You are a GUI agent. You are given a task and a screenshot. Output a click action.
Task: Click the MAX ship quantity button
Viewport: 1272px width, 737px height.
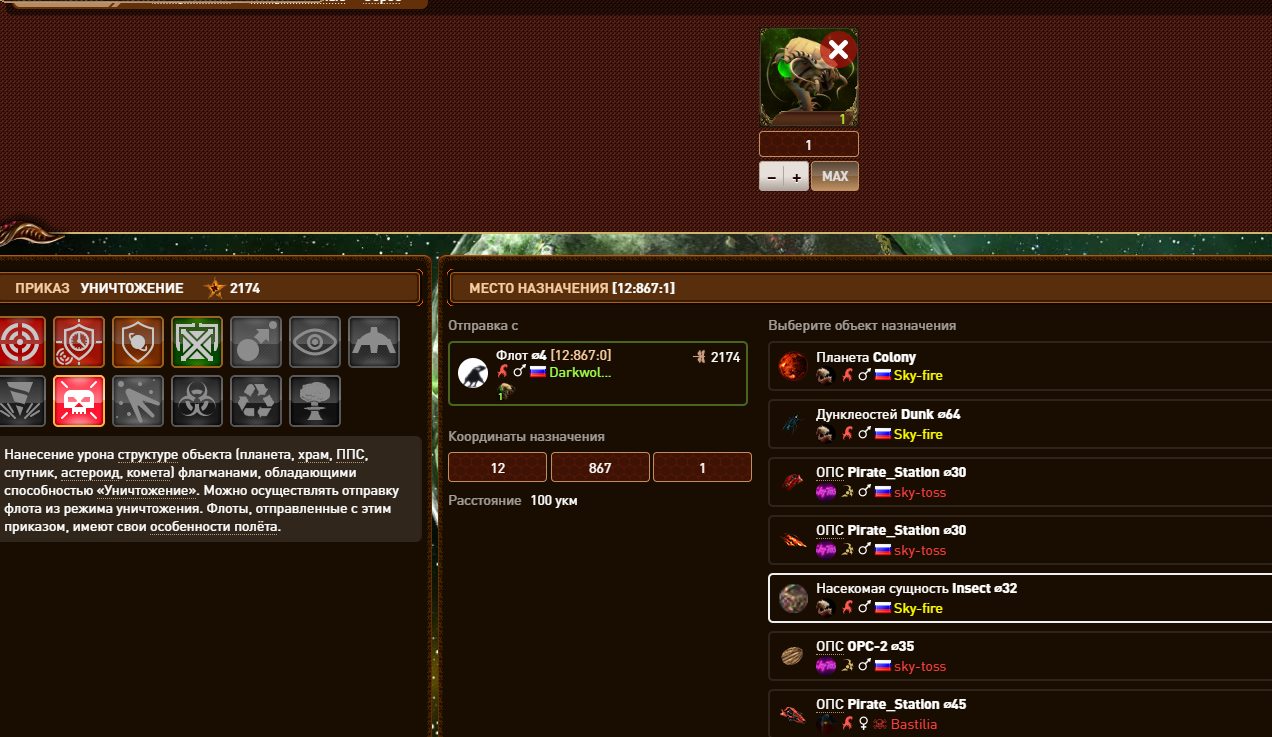pyautogui.click(x=835, y=176)
